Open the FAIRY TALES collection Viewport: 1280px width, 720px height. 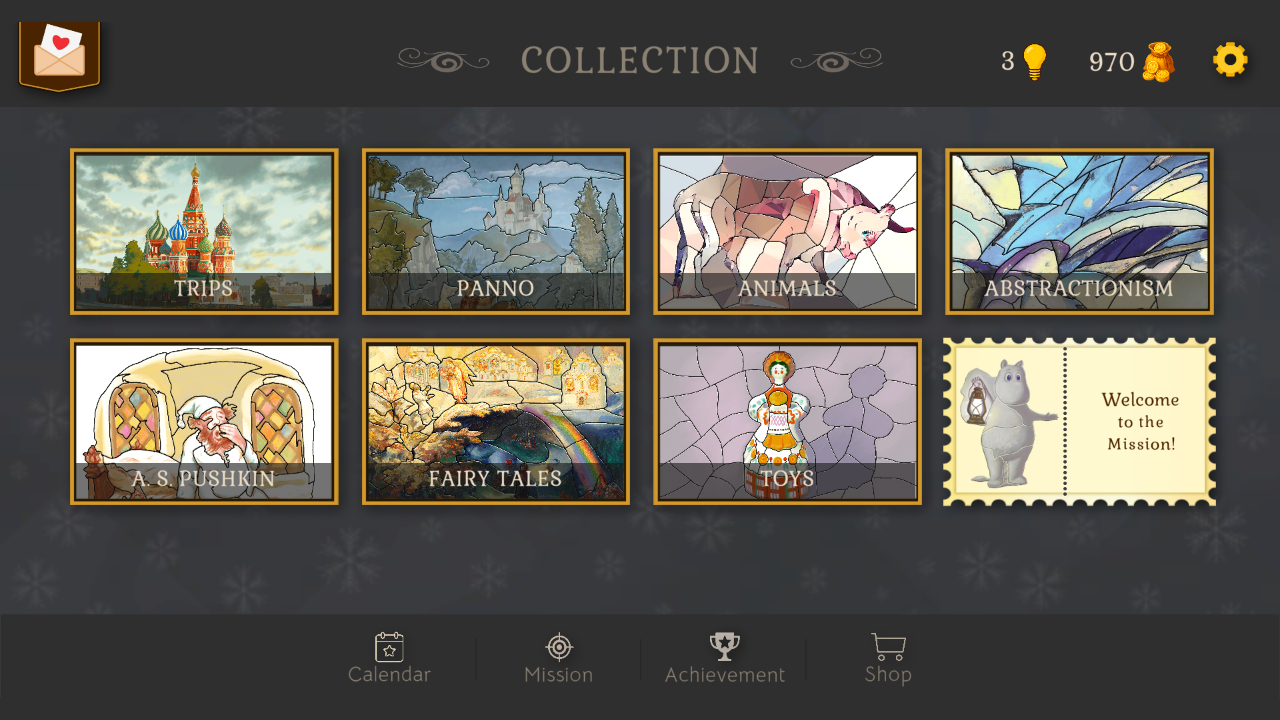(x=496, y=421)
